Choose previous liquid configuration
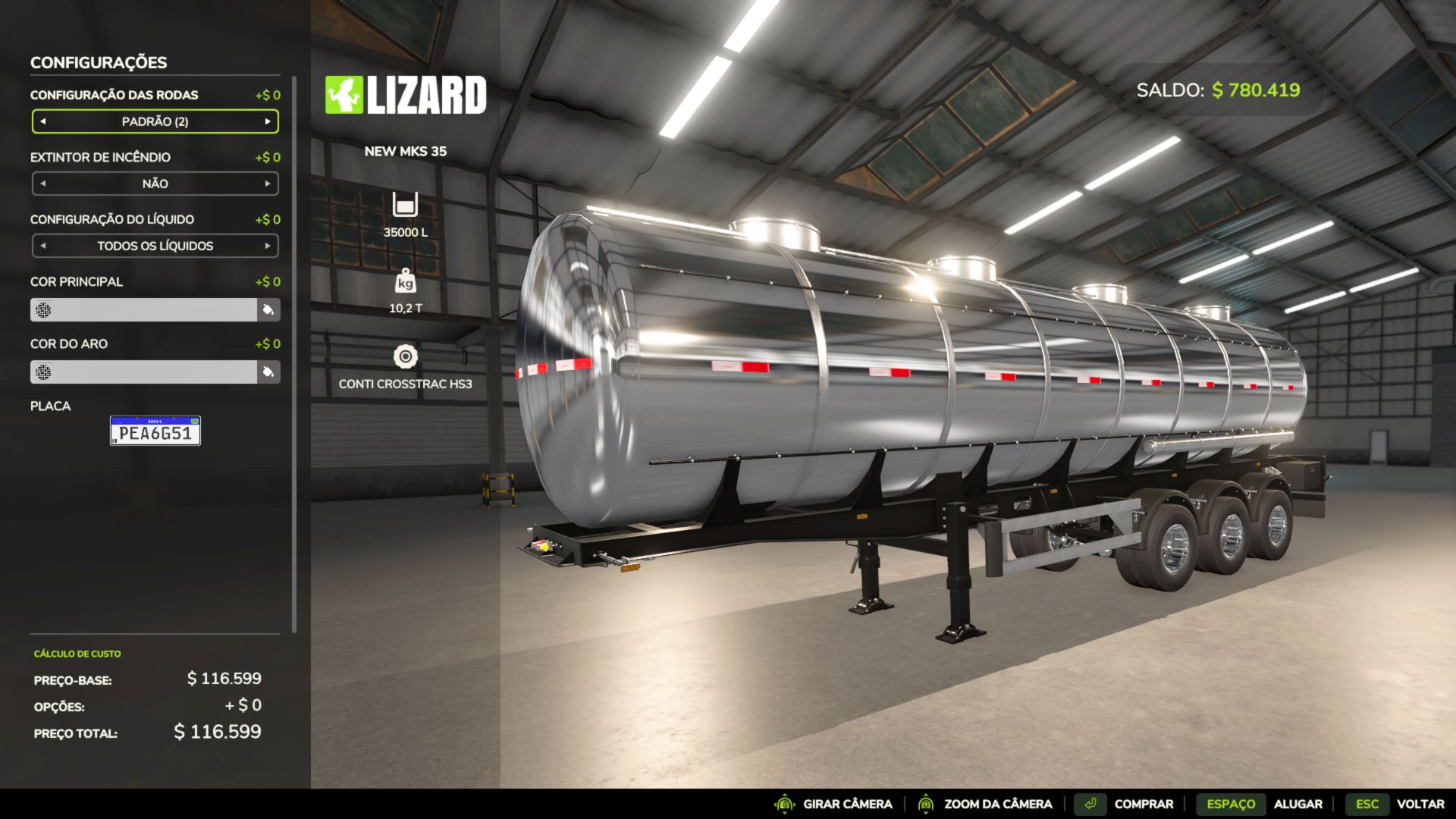The height and width of the screenshot is (819, 1456). (43, 246)
